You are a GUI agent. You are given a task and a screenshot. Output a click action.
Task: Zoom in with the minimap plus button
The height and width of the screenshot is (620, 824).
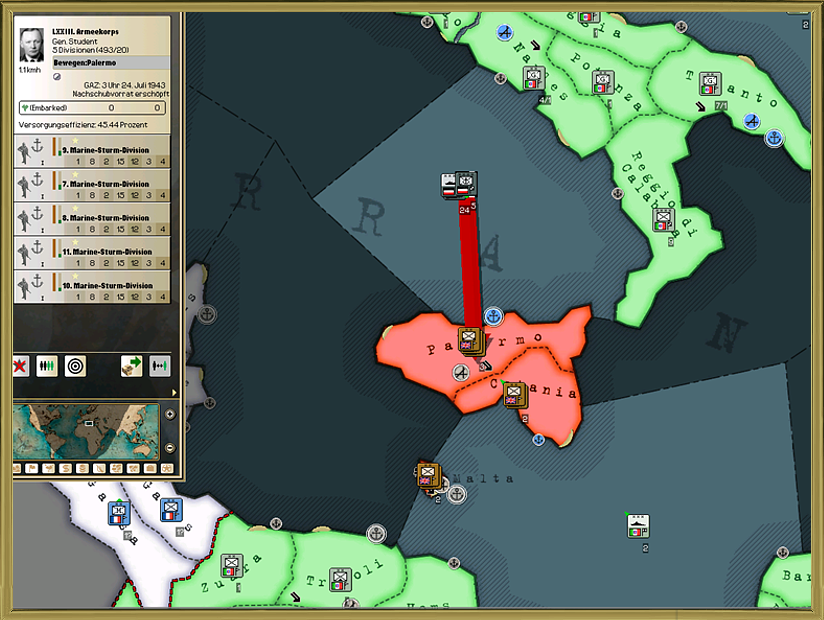click(x=169, y=414)
